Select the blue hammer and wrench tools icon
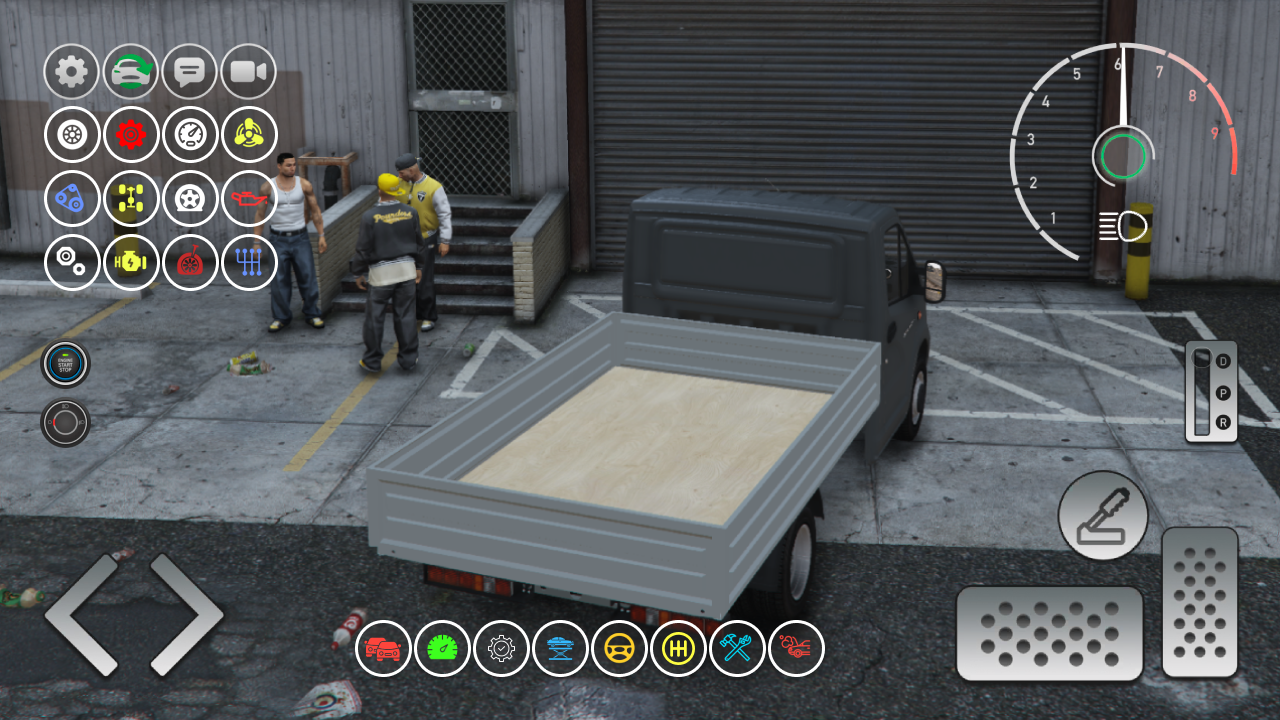 (x=738, y=648)
